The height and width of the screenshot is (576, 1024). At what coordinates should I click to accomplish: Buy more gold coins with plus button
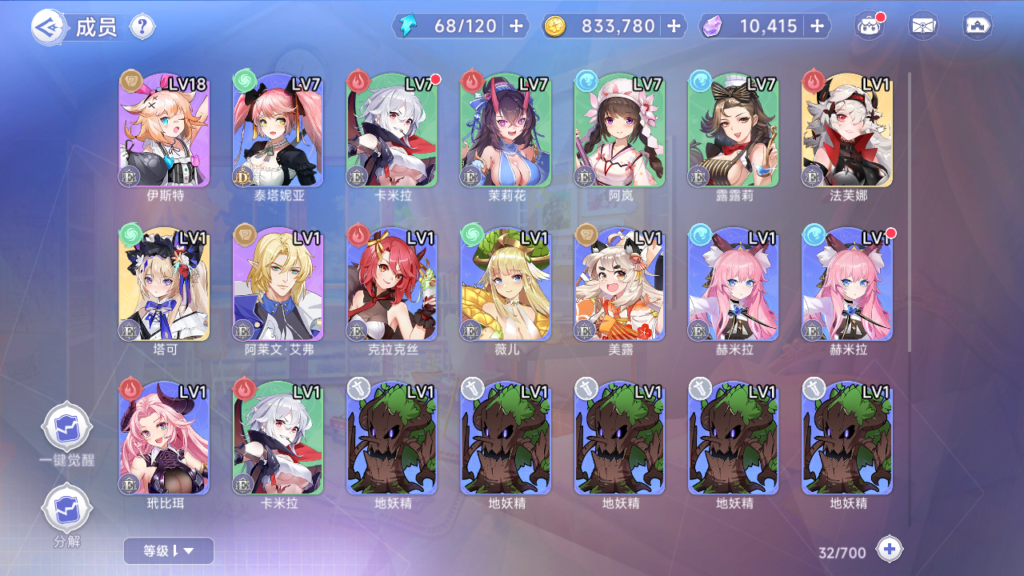coord(673,26)
